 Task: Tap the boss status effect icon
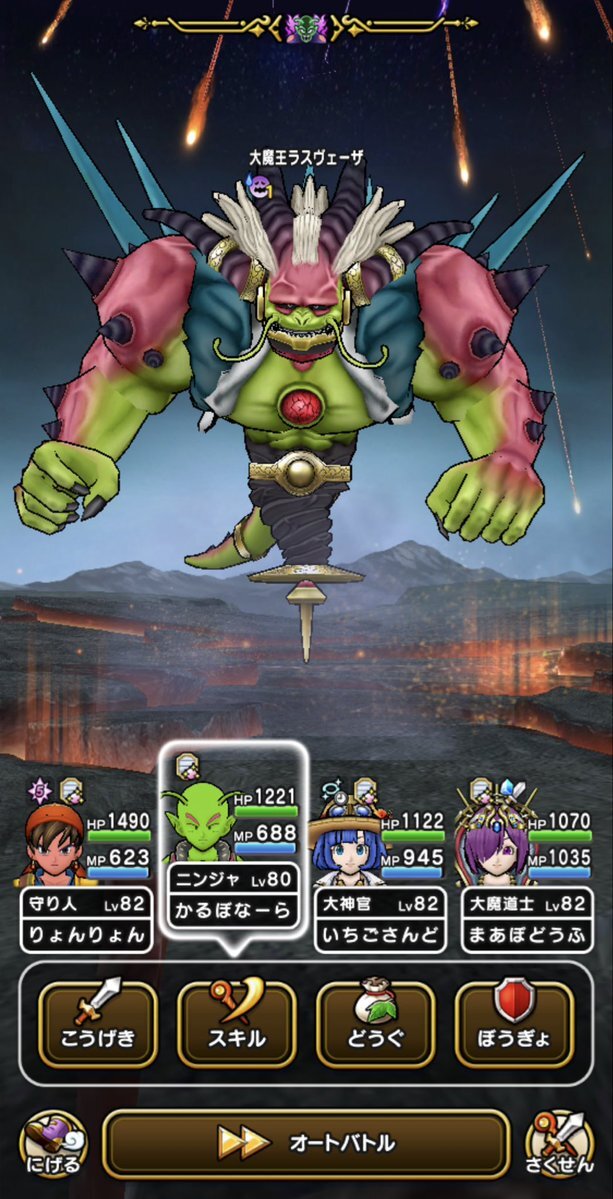tap(261, 184)
